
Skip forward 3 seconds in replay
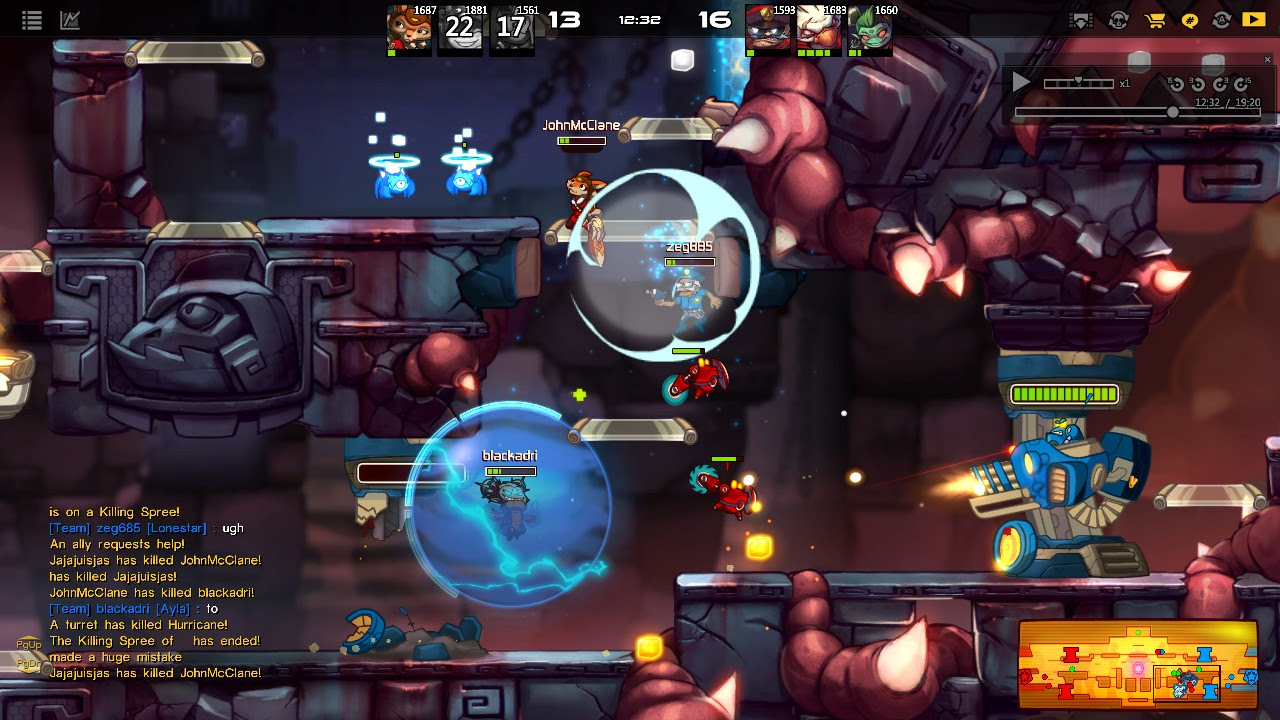[x=1220, y=84]
